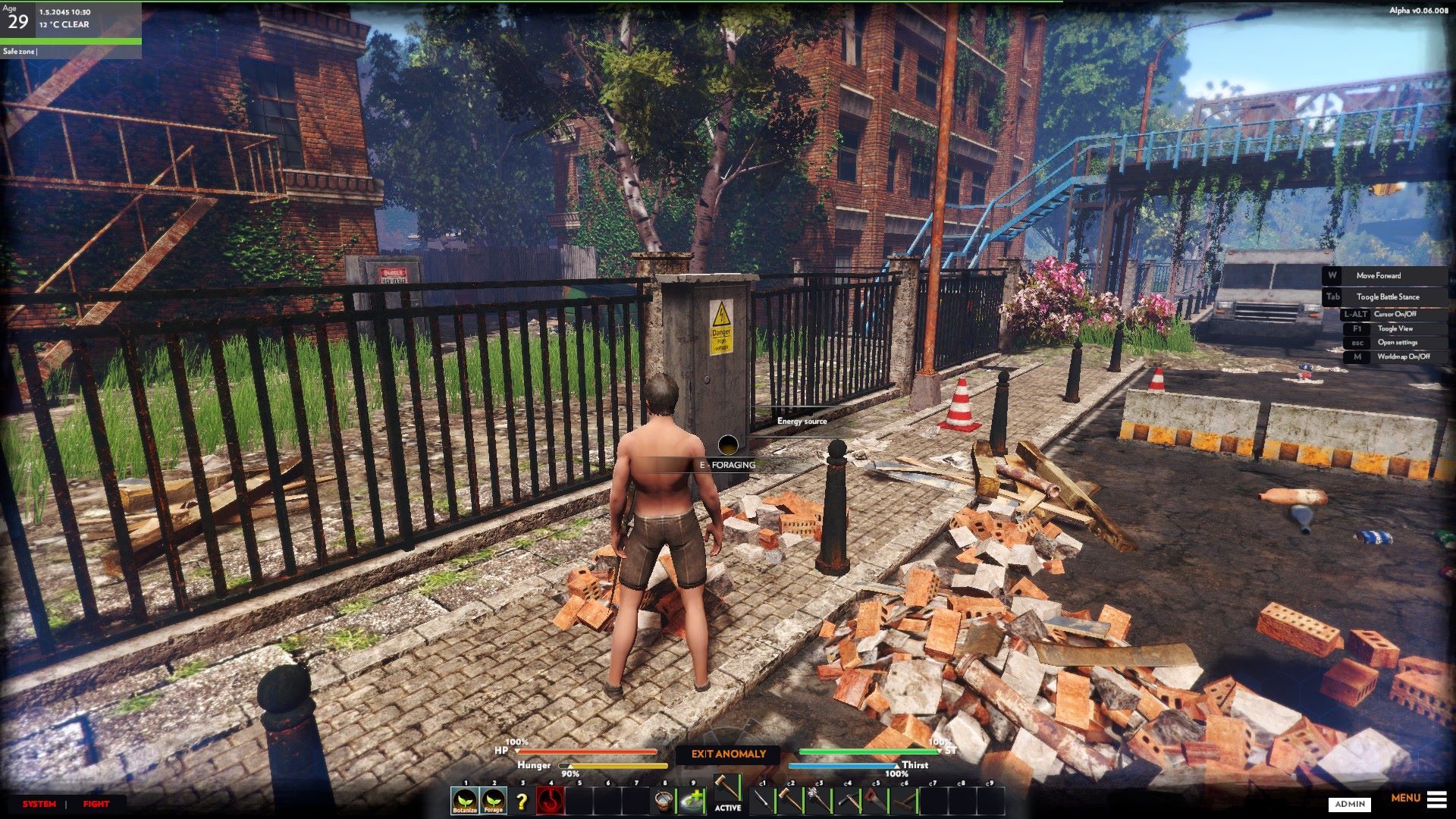Click the active mallet tool slot
This screenshot has width=1456, height=819.
click(x=727, y=789)
